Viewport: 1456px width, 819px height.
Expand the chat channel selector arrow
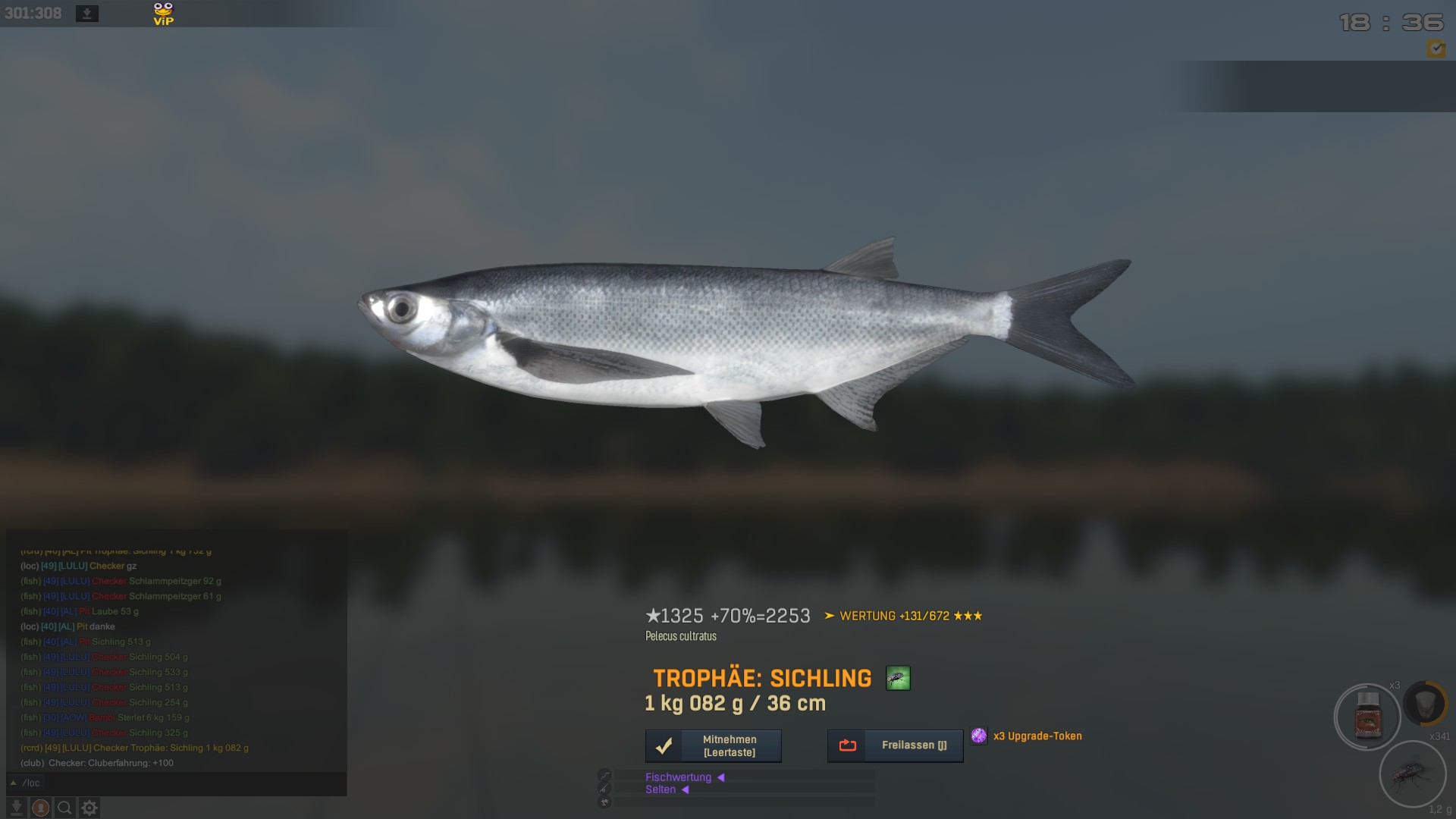click(13, 783)
